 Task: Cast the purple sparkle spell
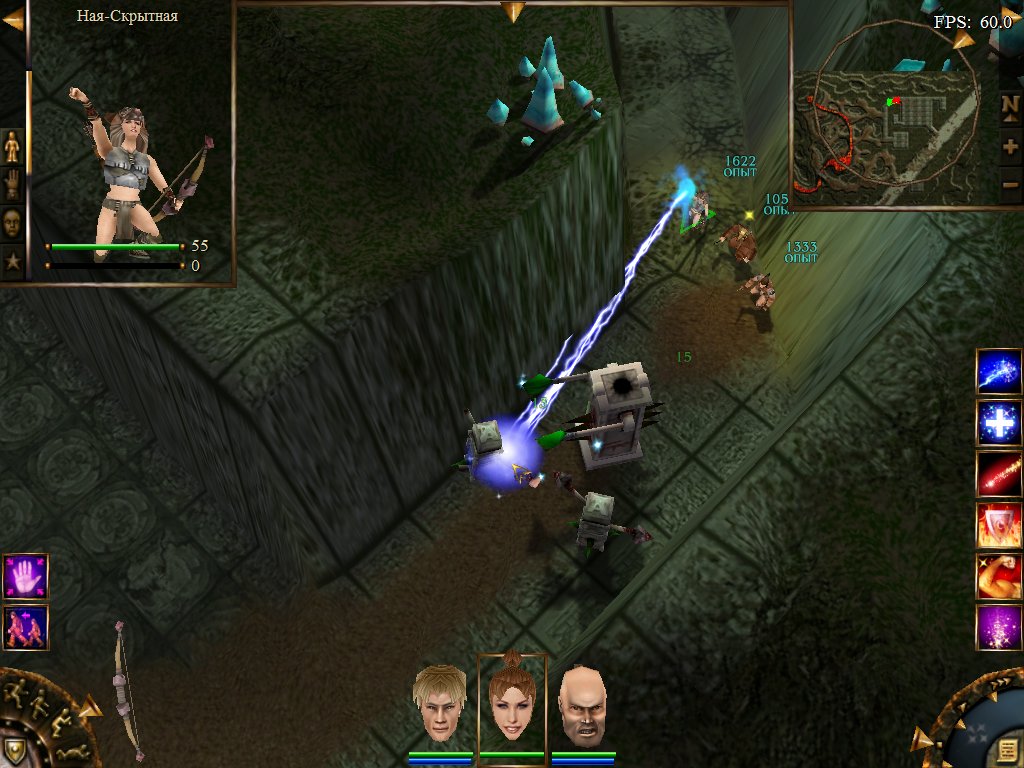click(x=999, y=627)
